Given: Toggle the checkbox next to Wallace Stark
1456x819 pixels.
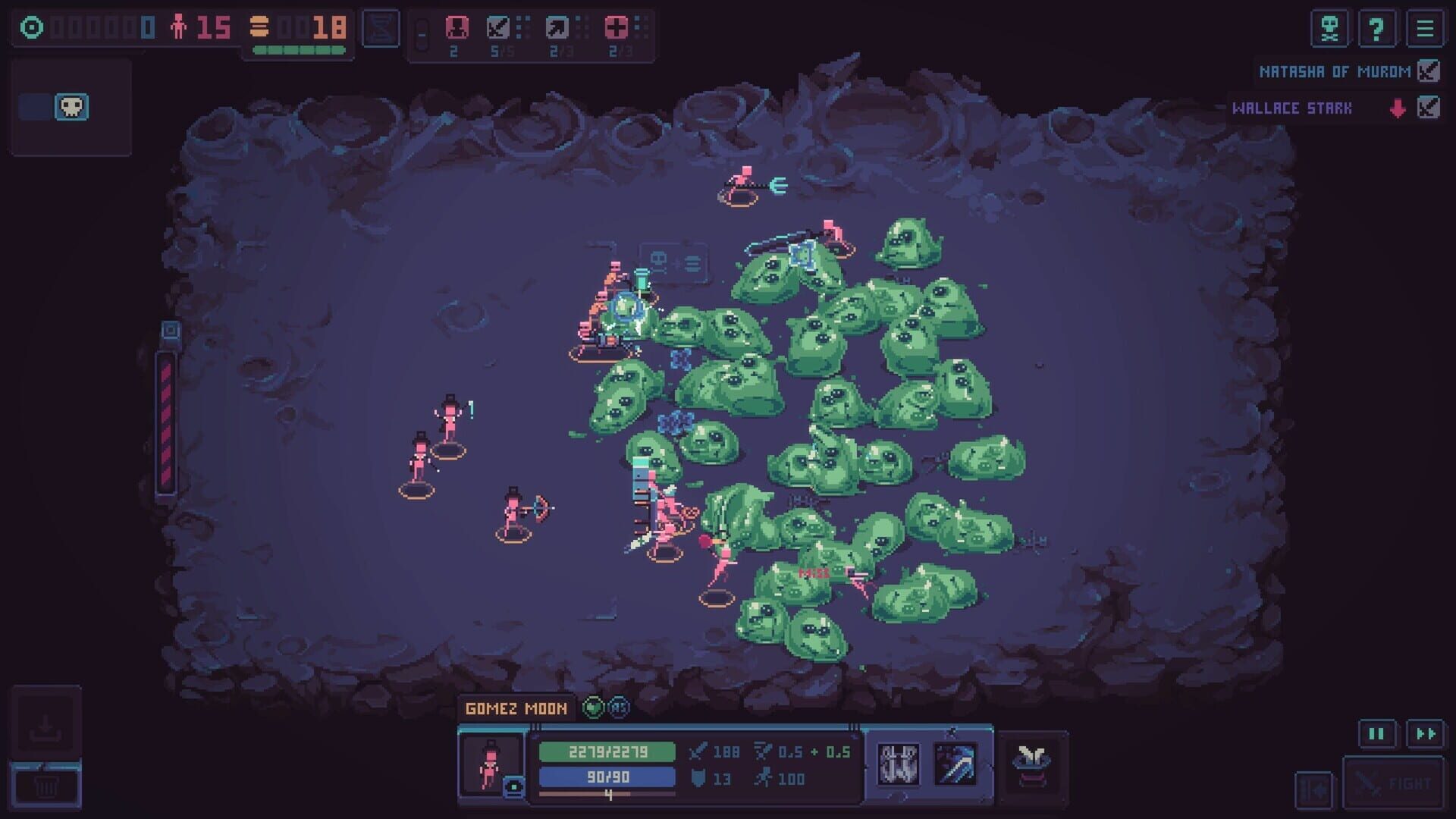Looking at the screenshot, I should [1429, 108].
